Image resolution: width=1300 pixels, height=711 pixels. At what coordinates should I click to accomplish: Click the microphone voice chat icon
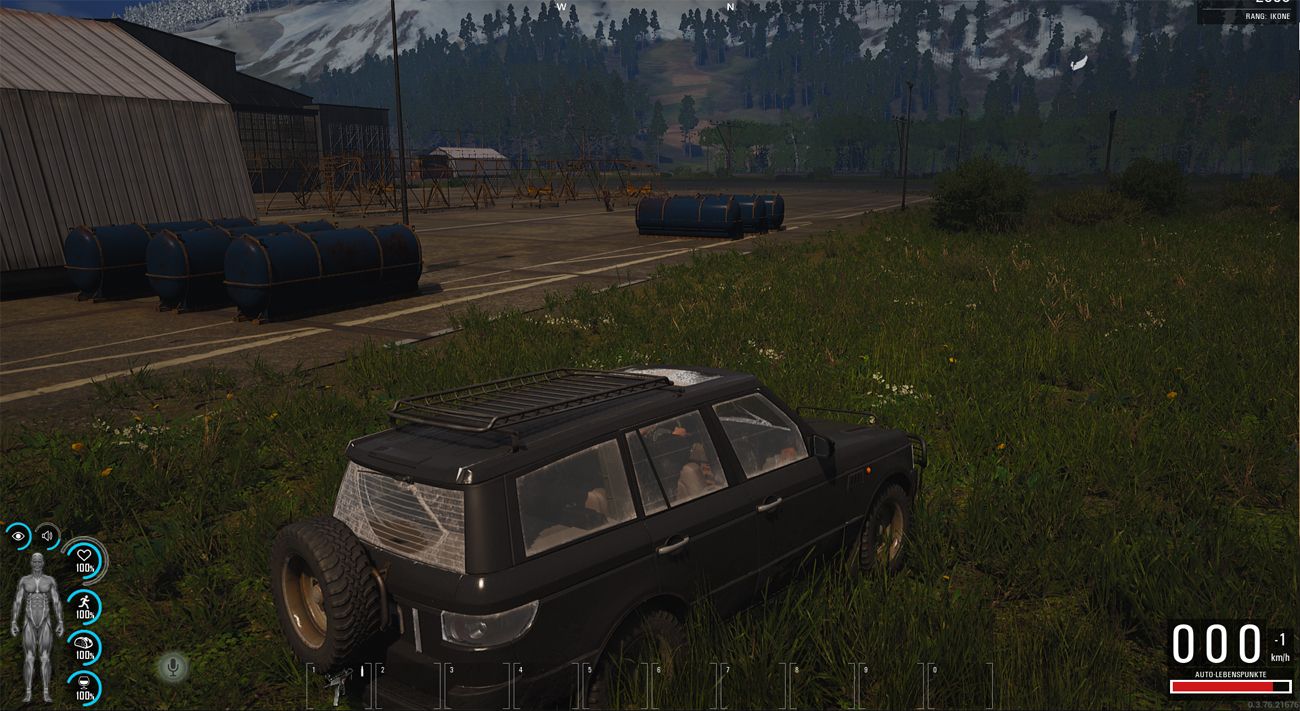pyautogui.click(x=174, y=667)
